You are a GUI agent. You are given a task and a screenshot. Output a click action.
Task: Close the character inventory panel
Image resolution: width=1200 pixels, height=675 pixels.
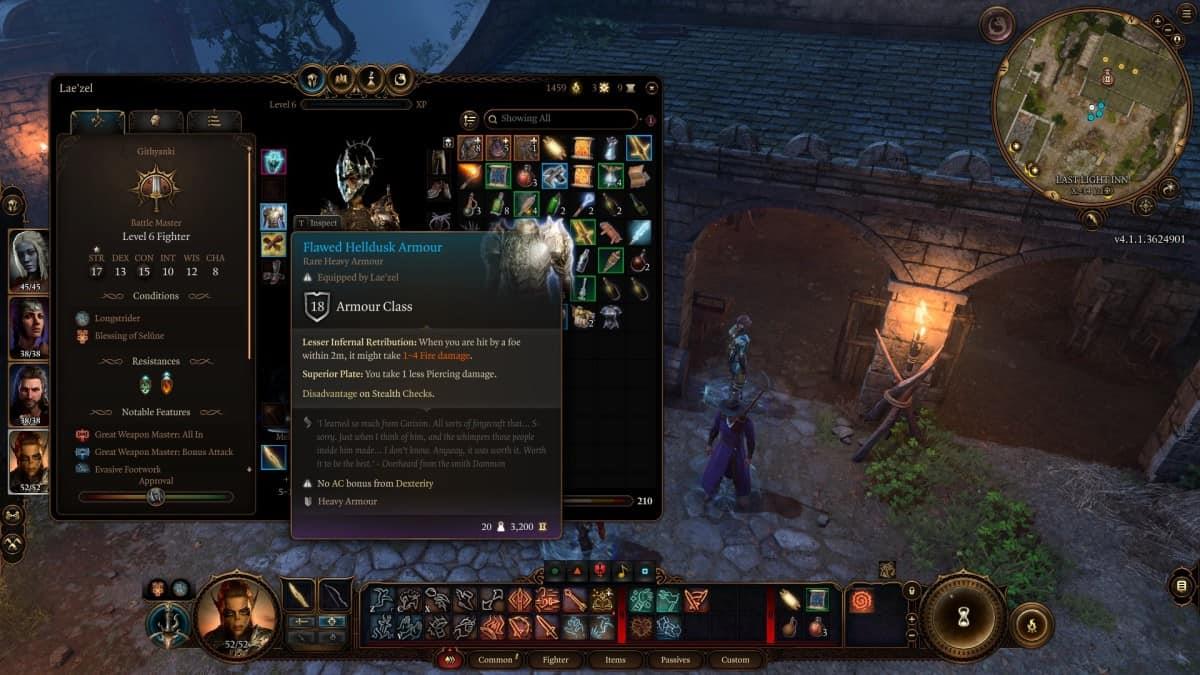tap(652, 89)
